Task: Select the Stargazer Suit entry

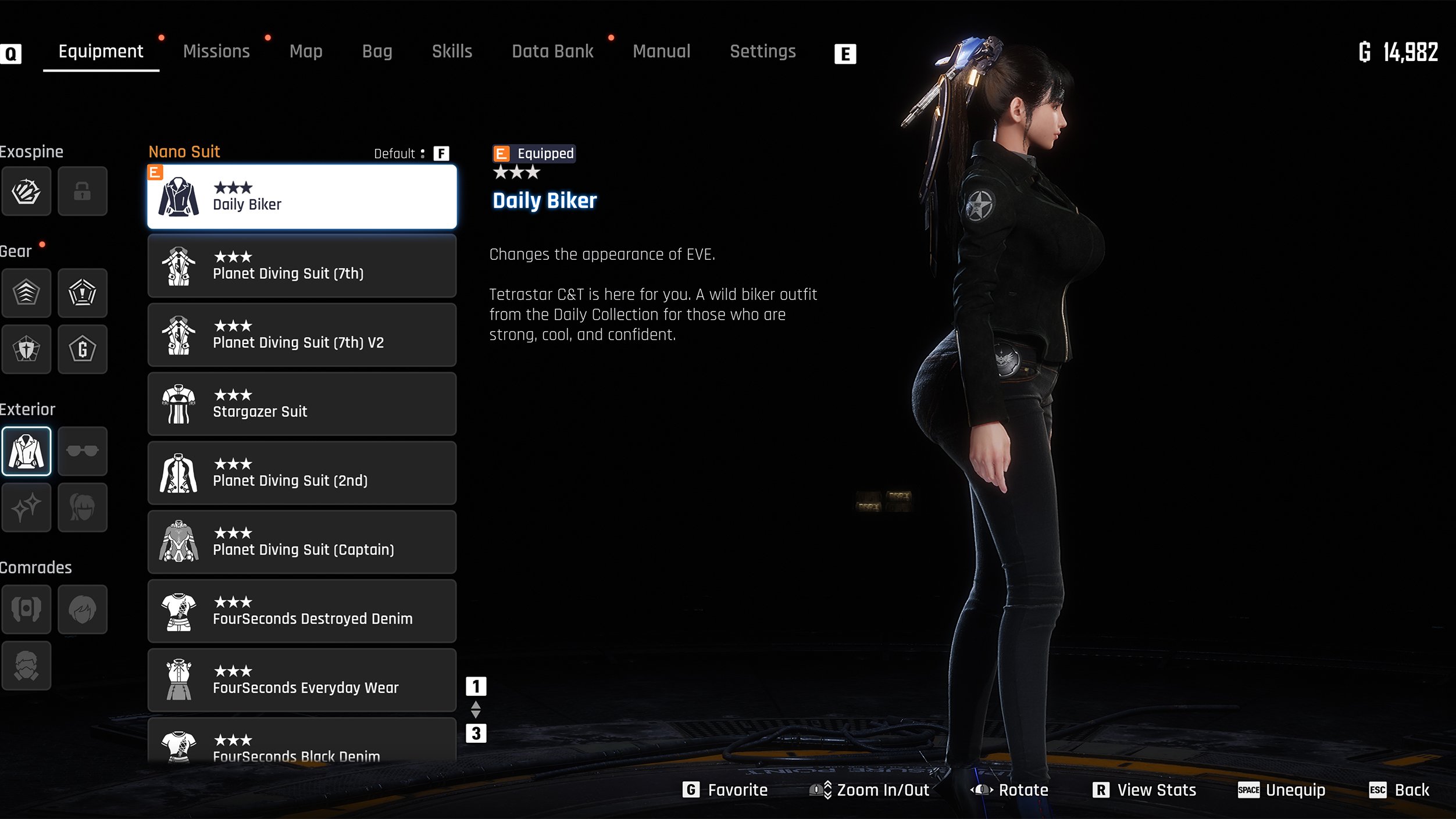Action: pyautogui.click(x=302, y=404)
